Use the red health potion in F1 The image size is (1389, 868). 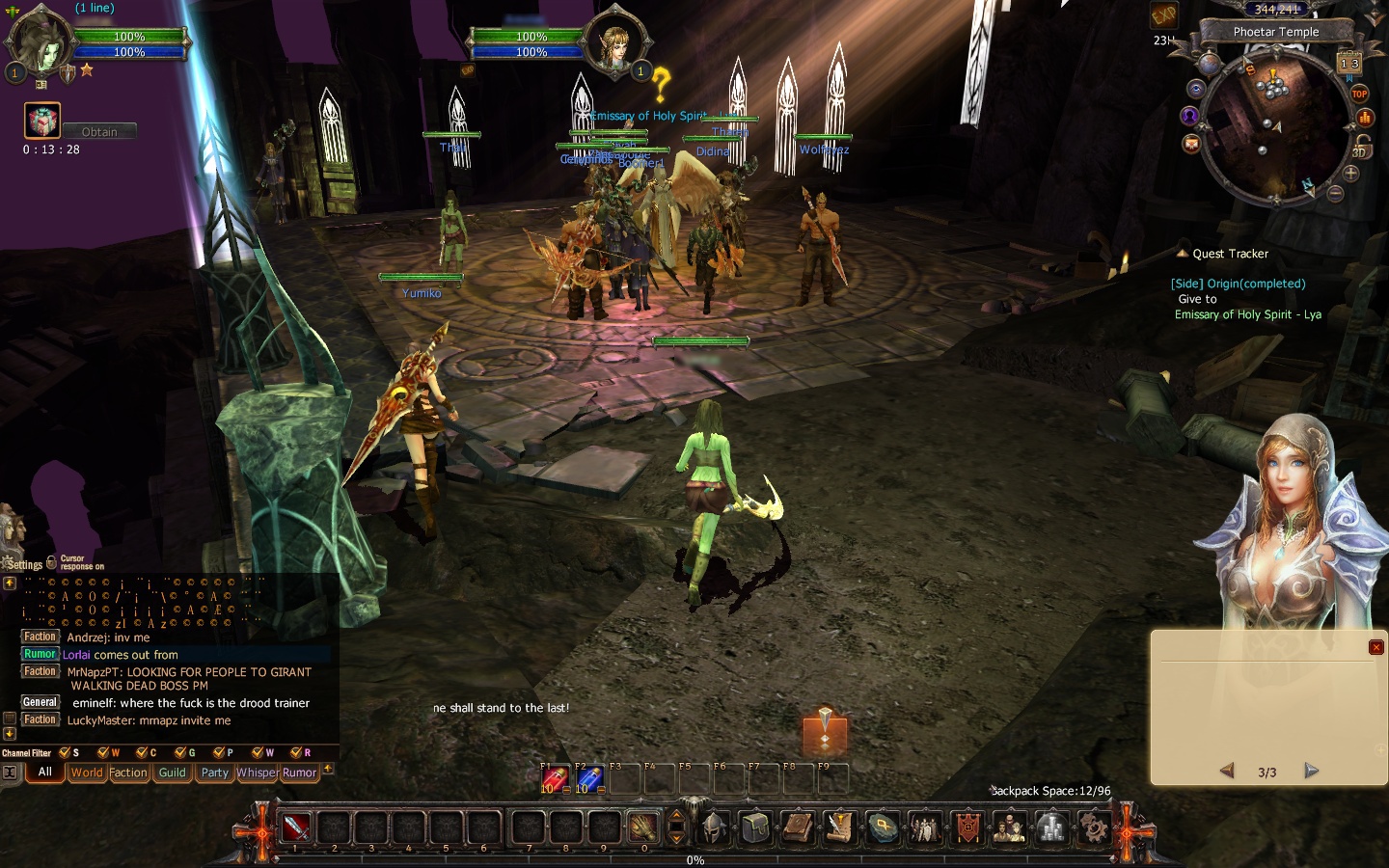(554, 779)
